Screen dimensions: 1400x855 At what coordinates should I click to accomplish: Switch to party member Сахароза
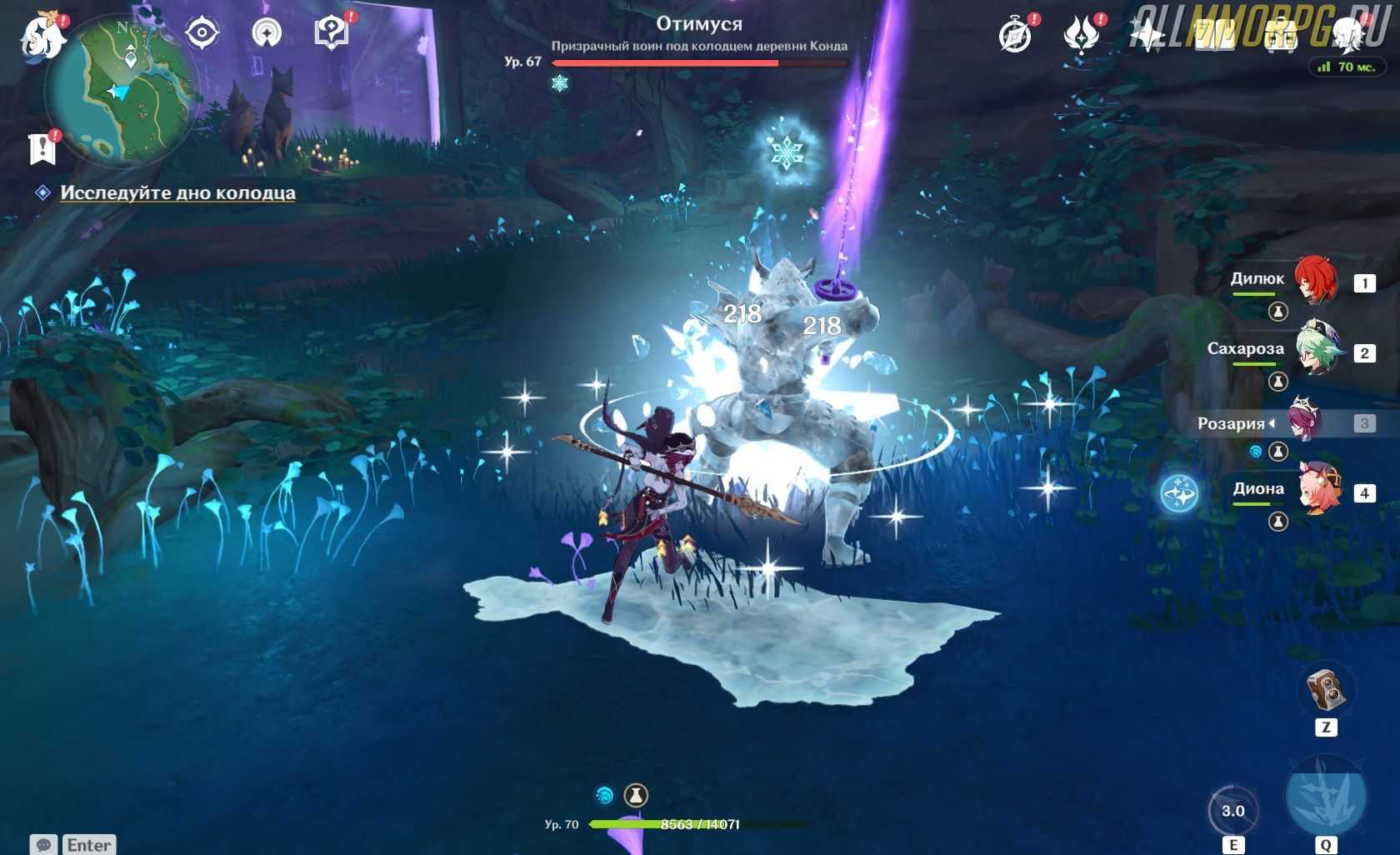1317,352
